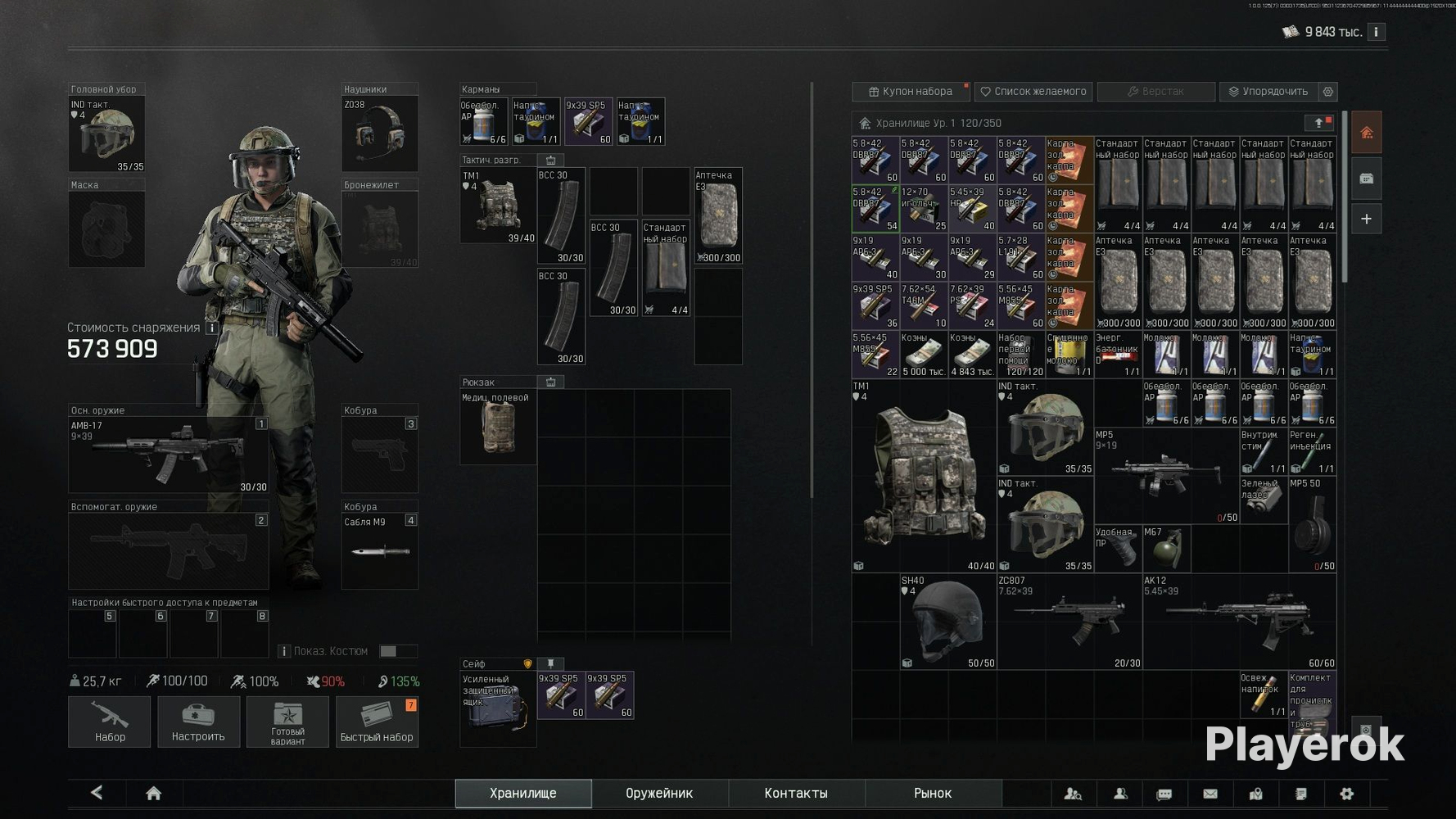Go back with the left arrow button
Image resolution: width=1456 pixels, height=819 pixels.
coord(97,793)
